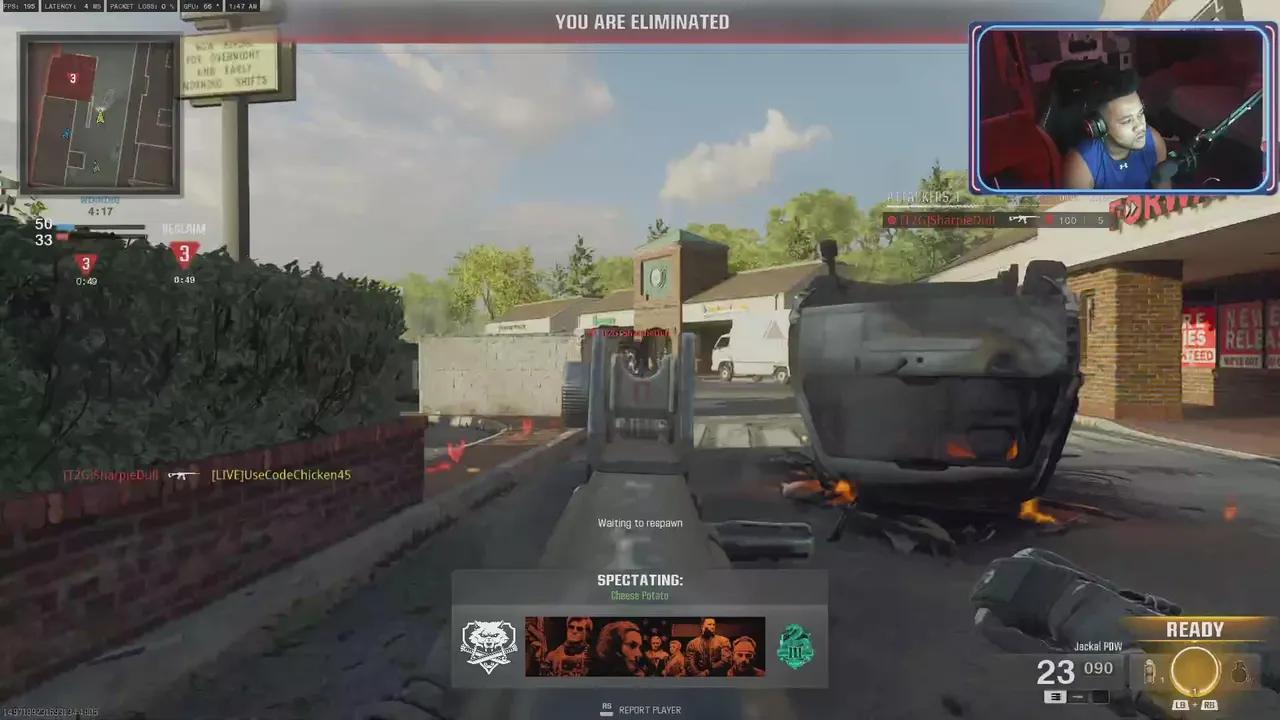Click the yellow player arrow on the minimap

(x=100, y=117)
